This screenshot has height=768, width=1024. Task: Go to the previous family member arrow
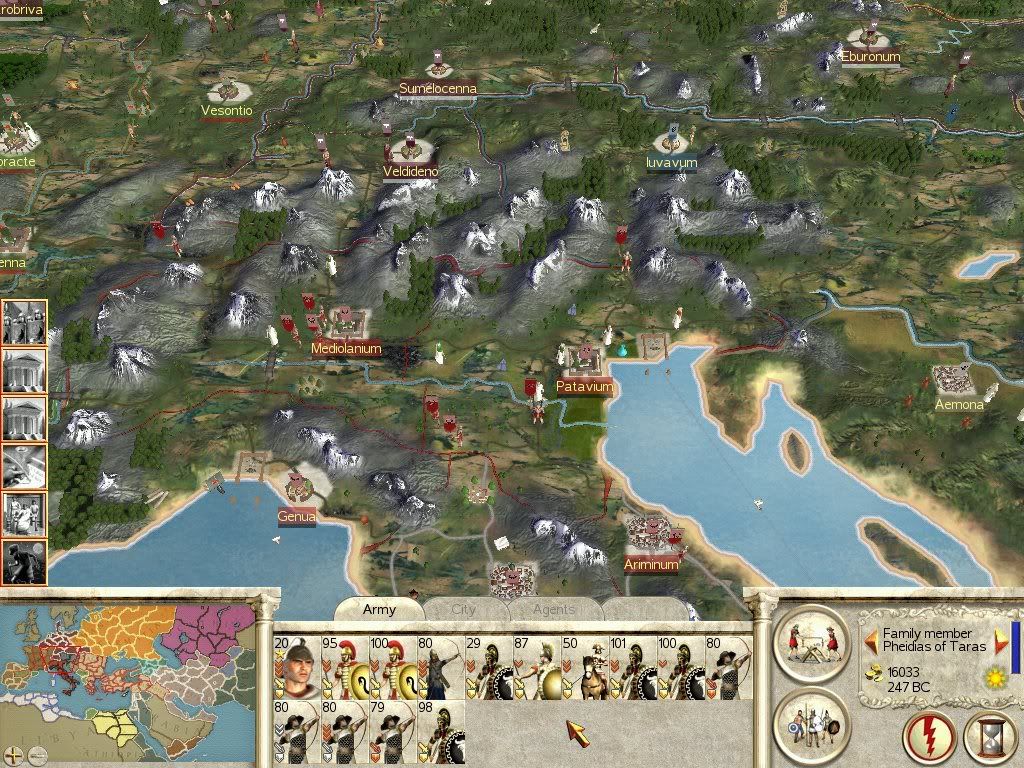coord(871,640)
